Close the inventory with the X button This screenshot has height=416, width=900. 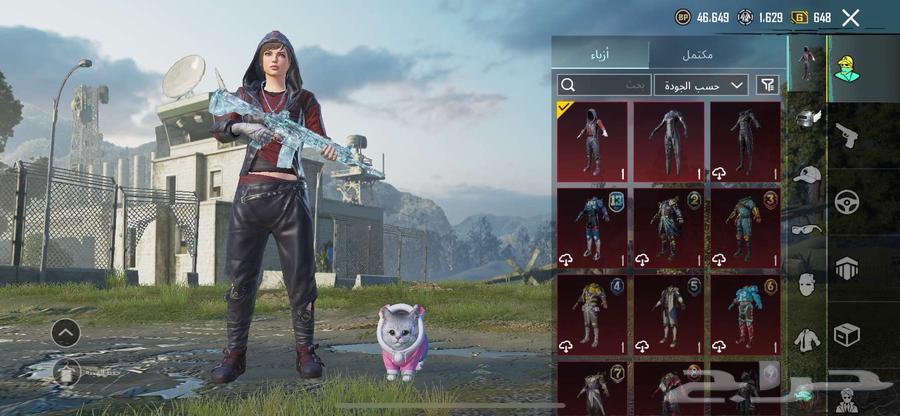(x=851, y=17)
